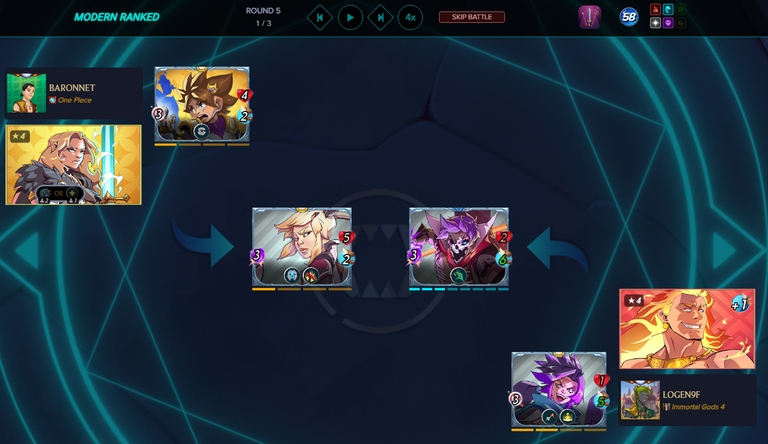This screenshot has width=768, height=444.
Task: Jump back to the previous round
Action: point(319,17)
